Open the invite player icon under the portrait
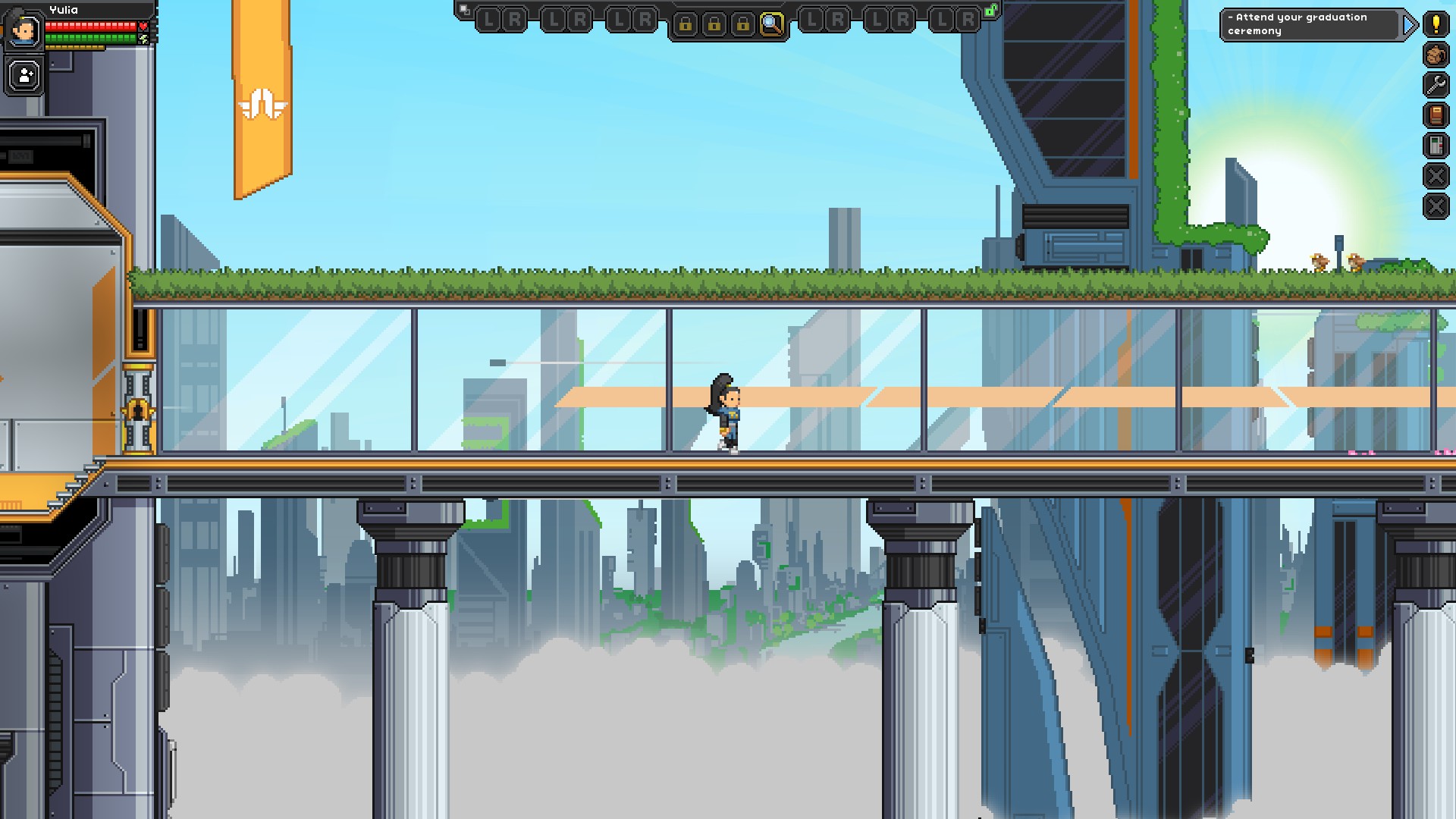 pos(24,75)
